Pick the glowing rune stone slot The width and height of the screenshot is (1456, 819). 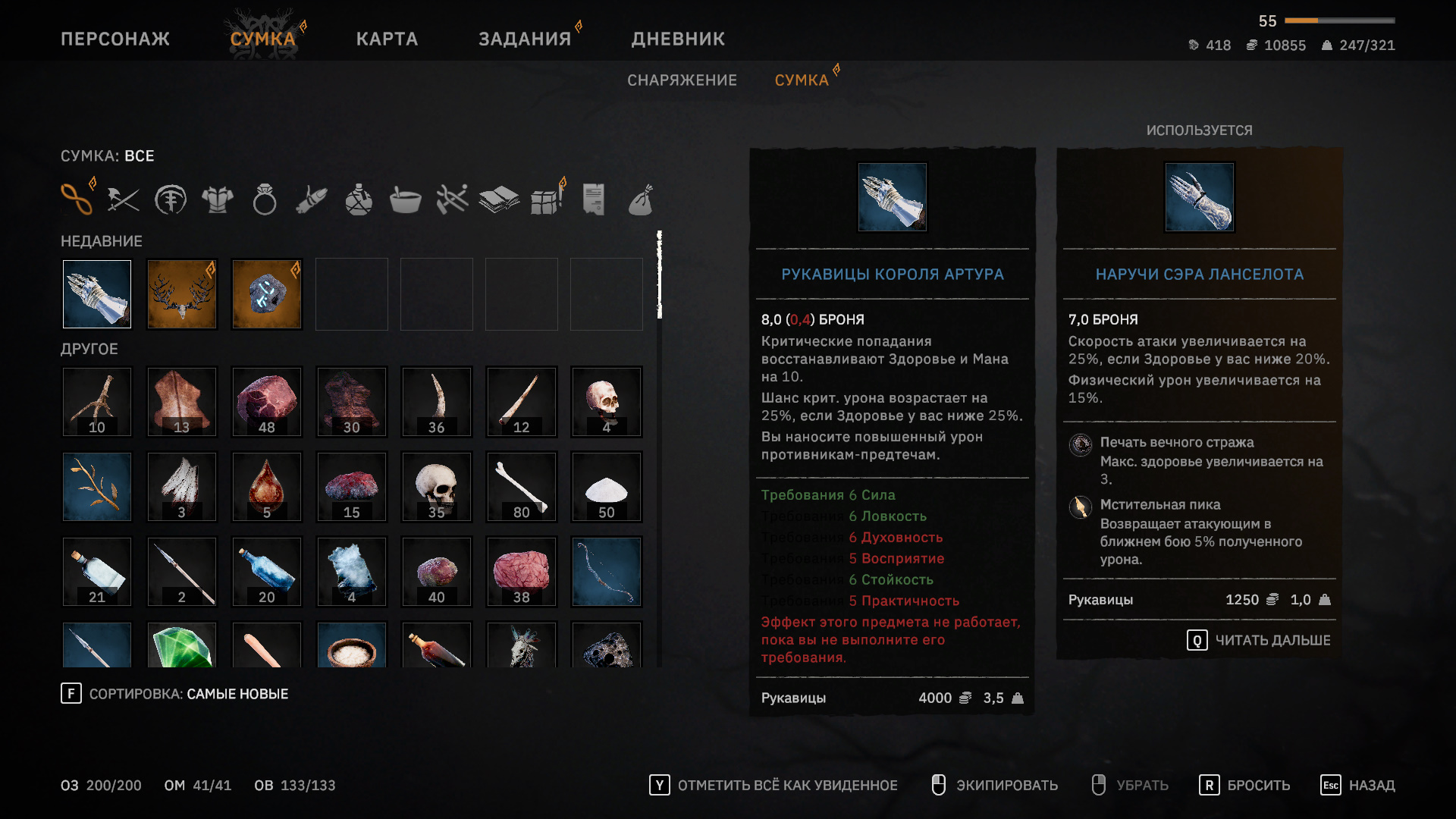pyautogui.click(x=267, y=294)
